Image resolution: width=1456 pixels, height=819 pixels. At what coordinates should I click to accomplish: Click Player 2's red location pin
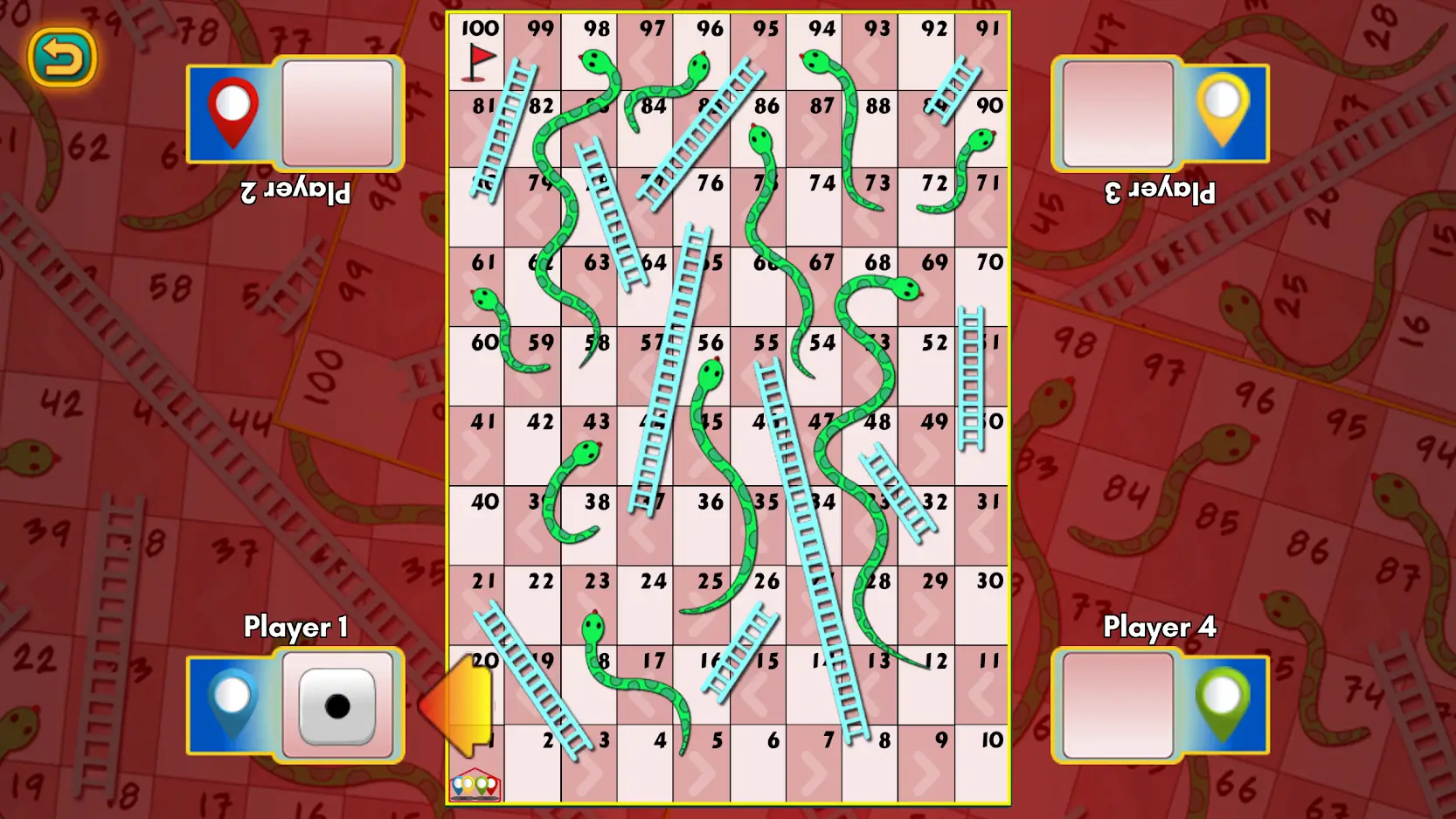click(x=233, y=111)
